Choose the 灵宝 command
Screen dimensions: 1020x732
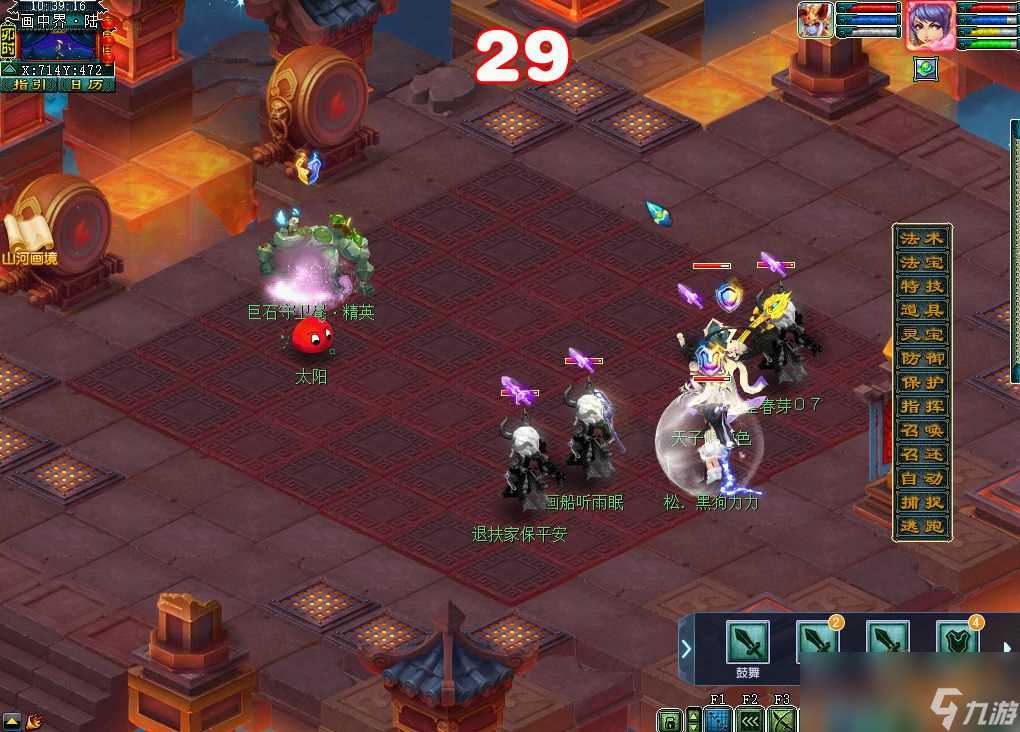coord(921,335)
